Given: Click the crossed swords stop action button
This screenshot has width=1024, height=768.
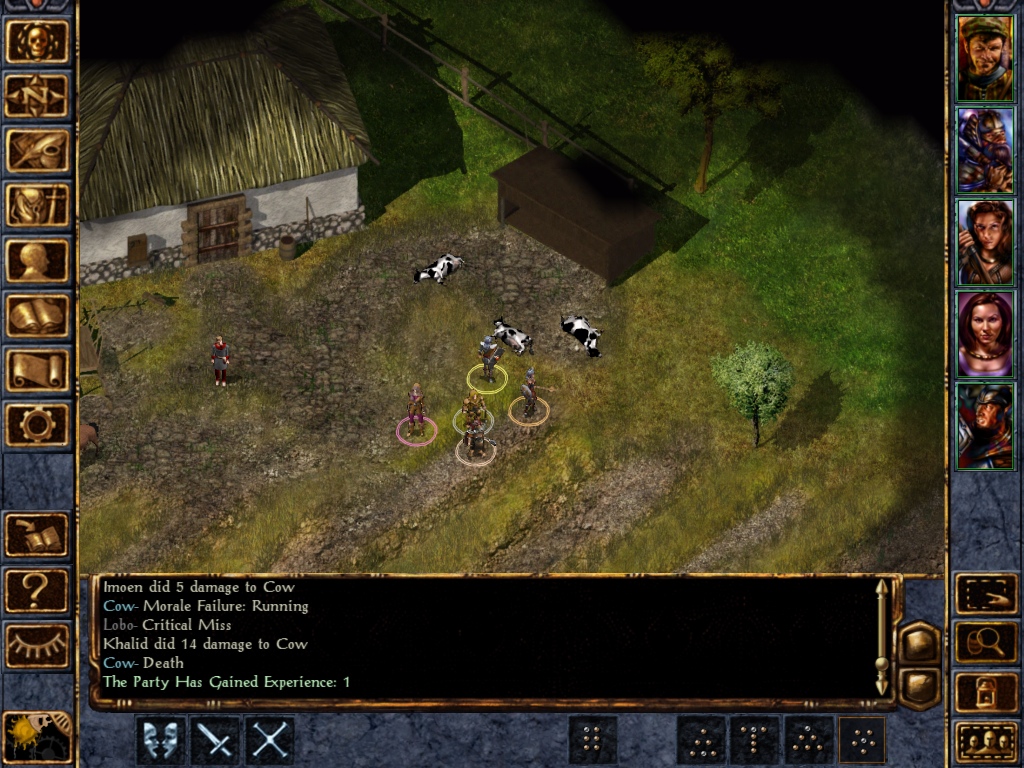Looking at the screenshot, I should click(x=269, y=741).
